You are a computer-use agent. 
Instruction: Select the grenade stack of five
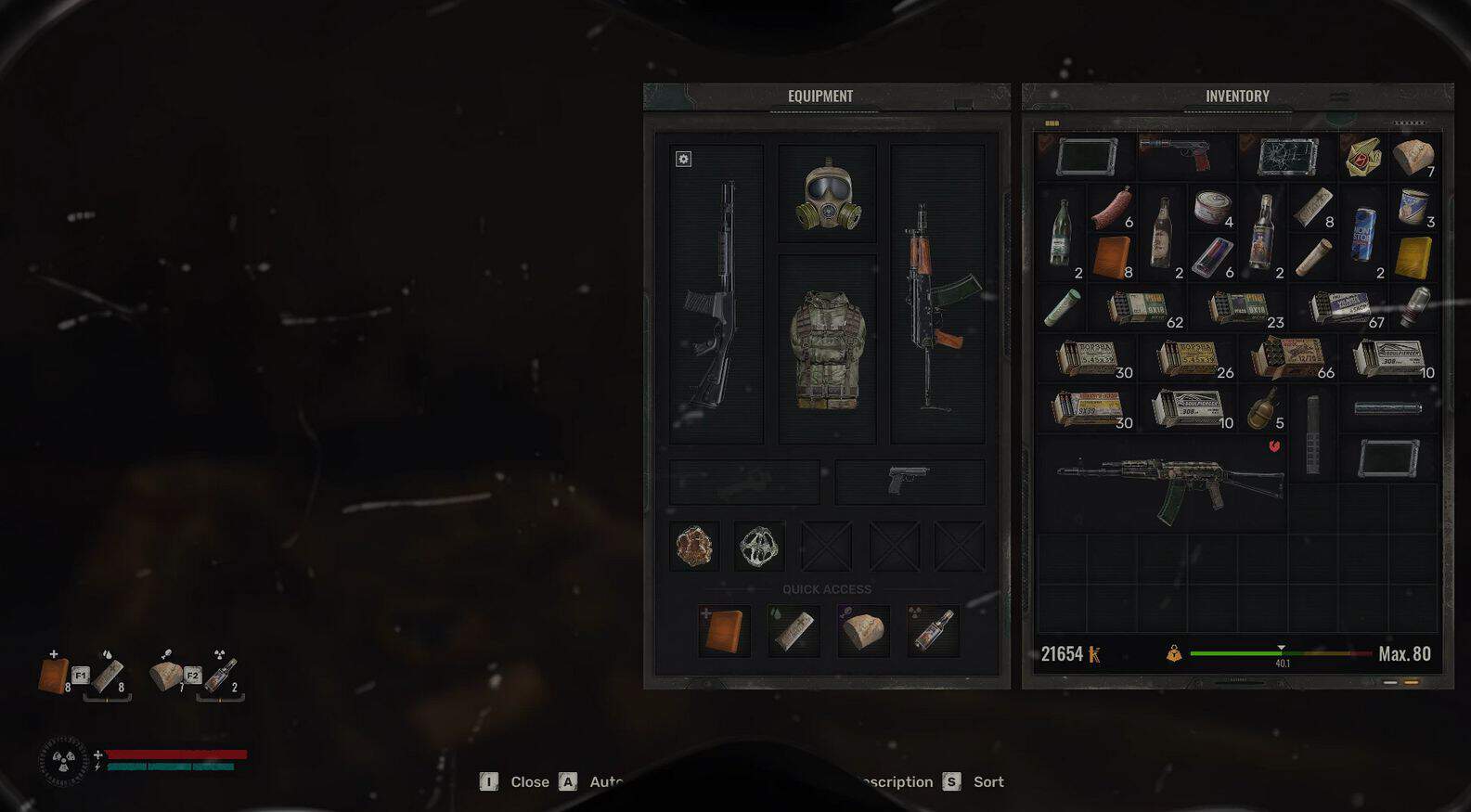[x=1262, y=408]
